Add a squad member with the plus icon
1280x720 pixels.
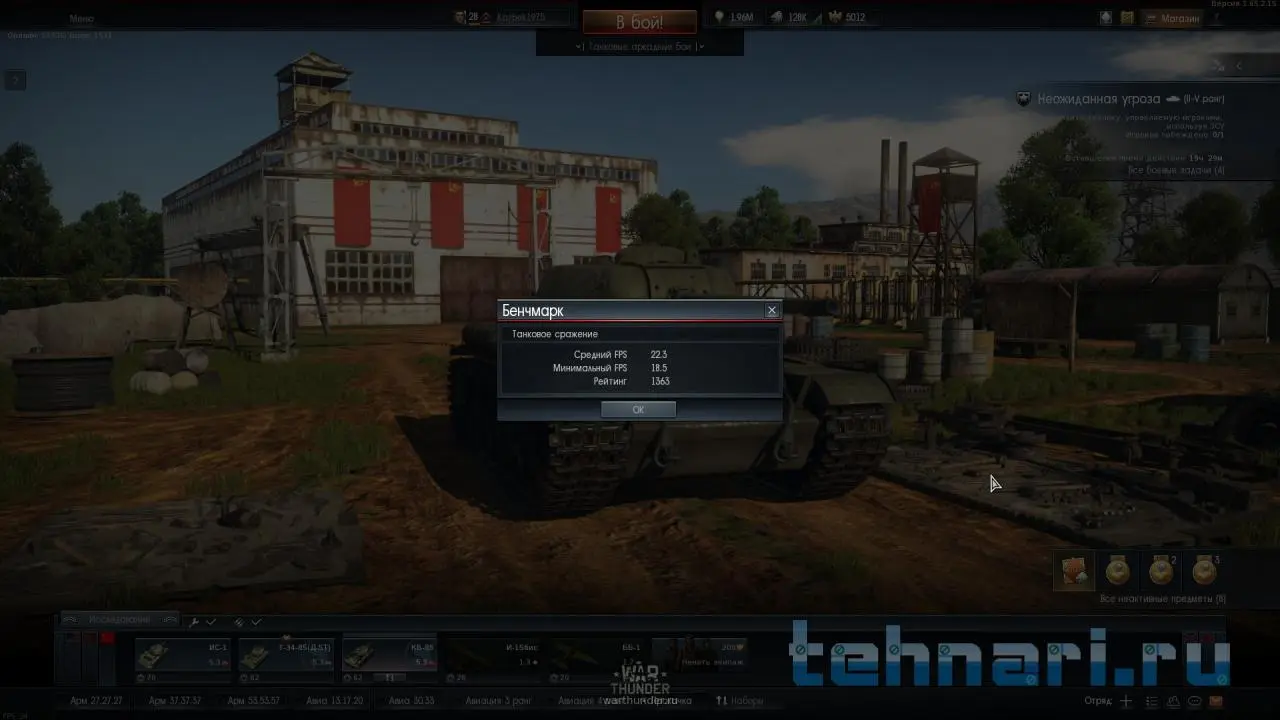(1126, 701)
